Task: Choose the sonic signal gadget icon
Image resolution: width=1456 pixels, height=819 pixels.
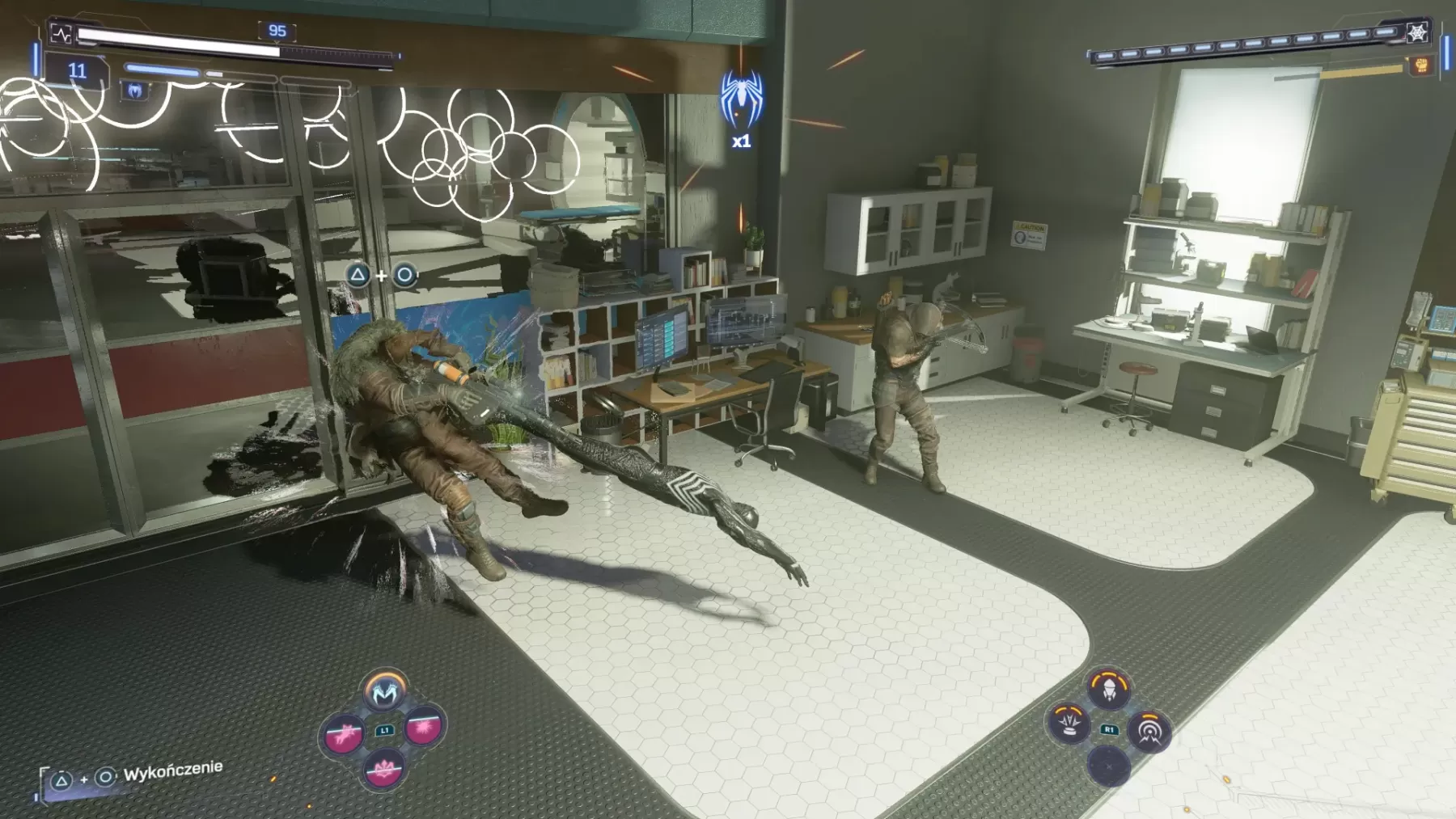Action: (x=1148, y=732)
